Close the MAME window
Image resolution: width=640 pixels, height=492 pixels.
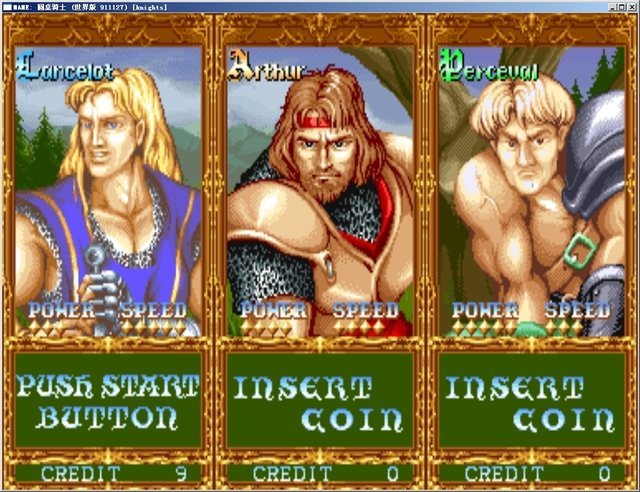[630, 6]
